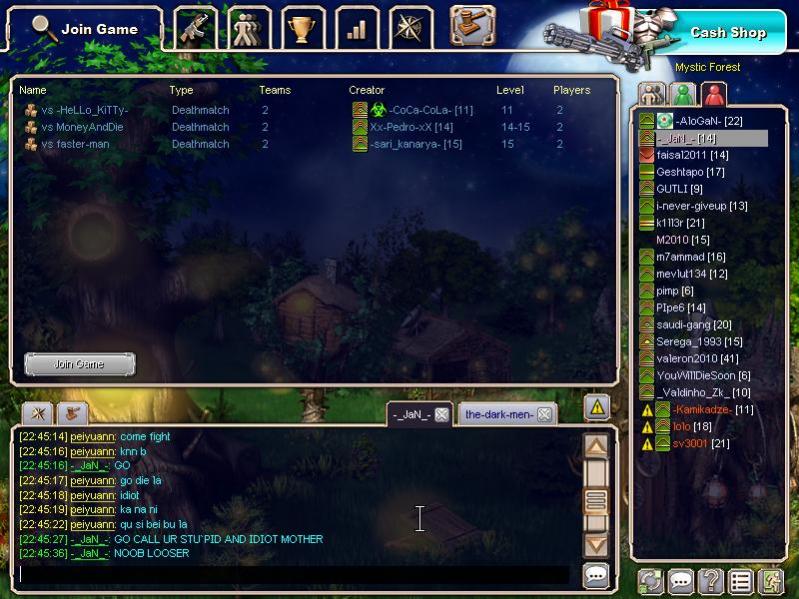Choose the game vs faster-man
799x599 pixels.
(75, 144)
